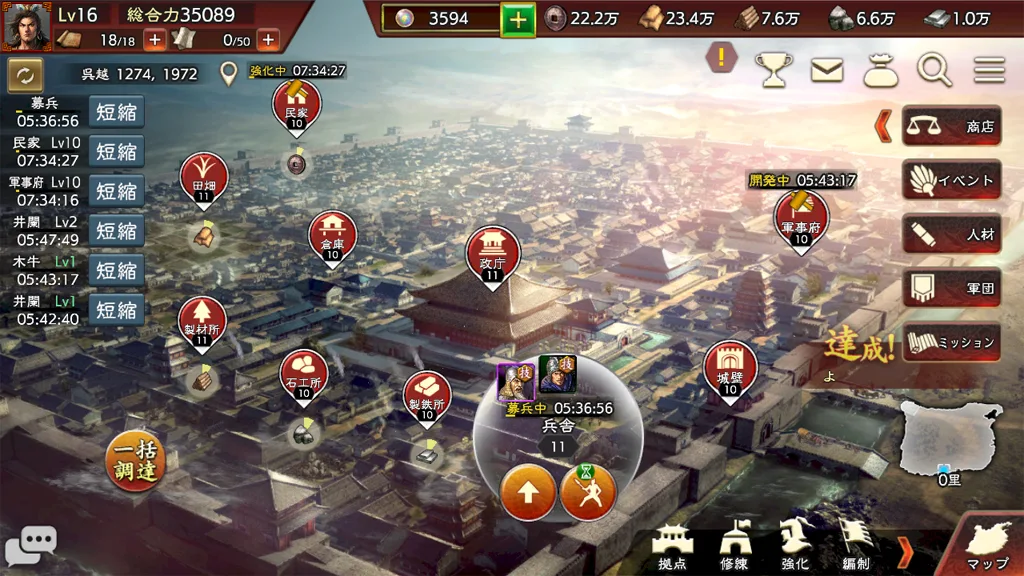Open the 人材 personnel menu
The width and height of the screenshot is (1024, 576).
point(951,235)
